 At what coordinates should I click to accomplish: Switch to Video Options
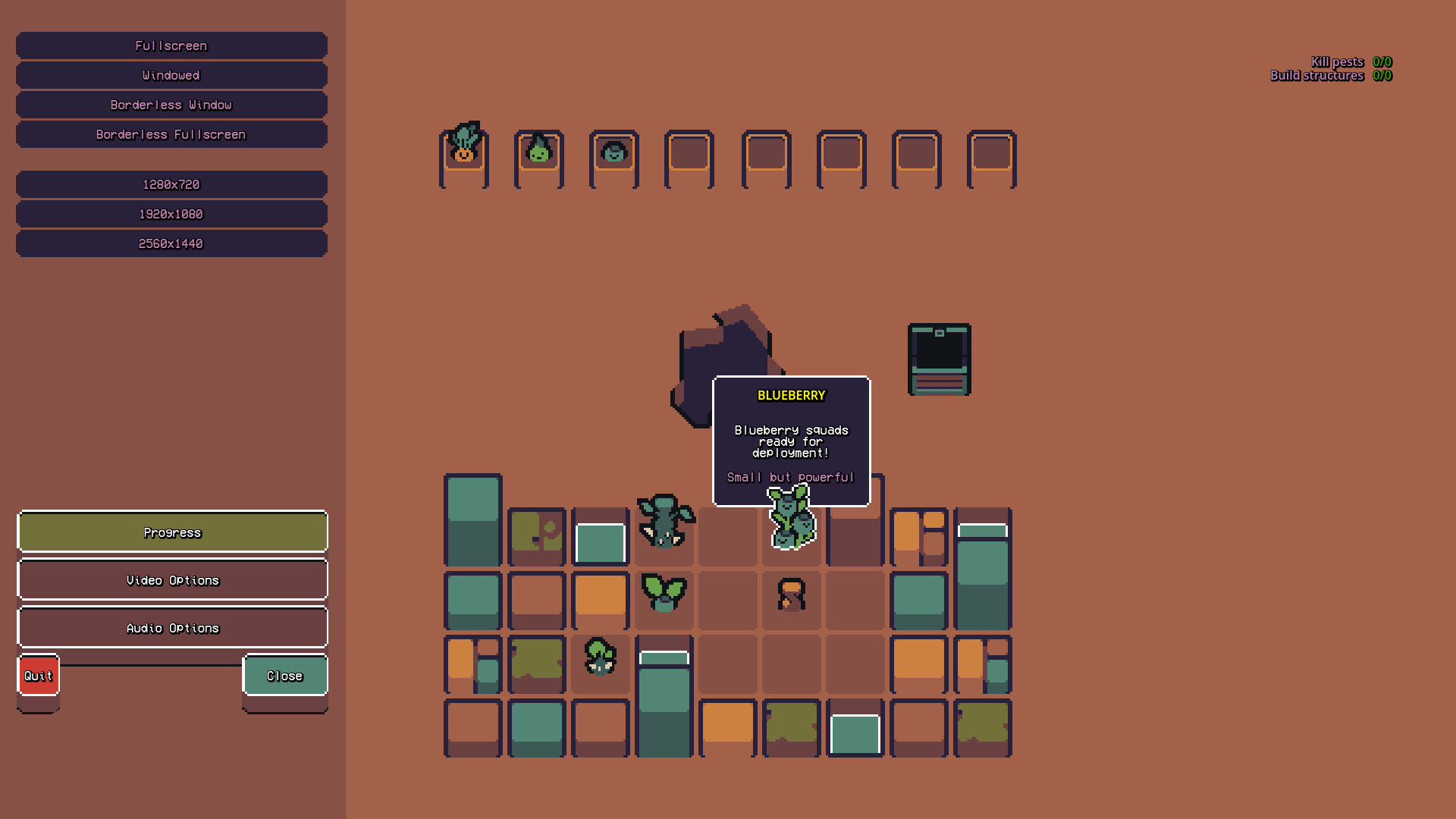point(172,579)
